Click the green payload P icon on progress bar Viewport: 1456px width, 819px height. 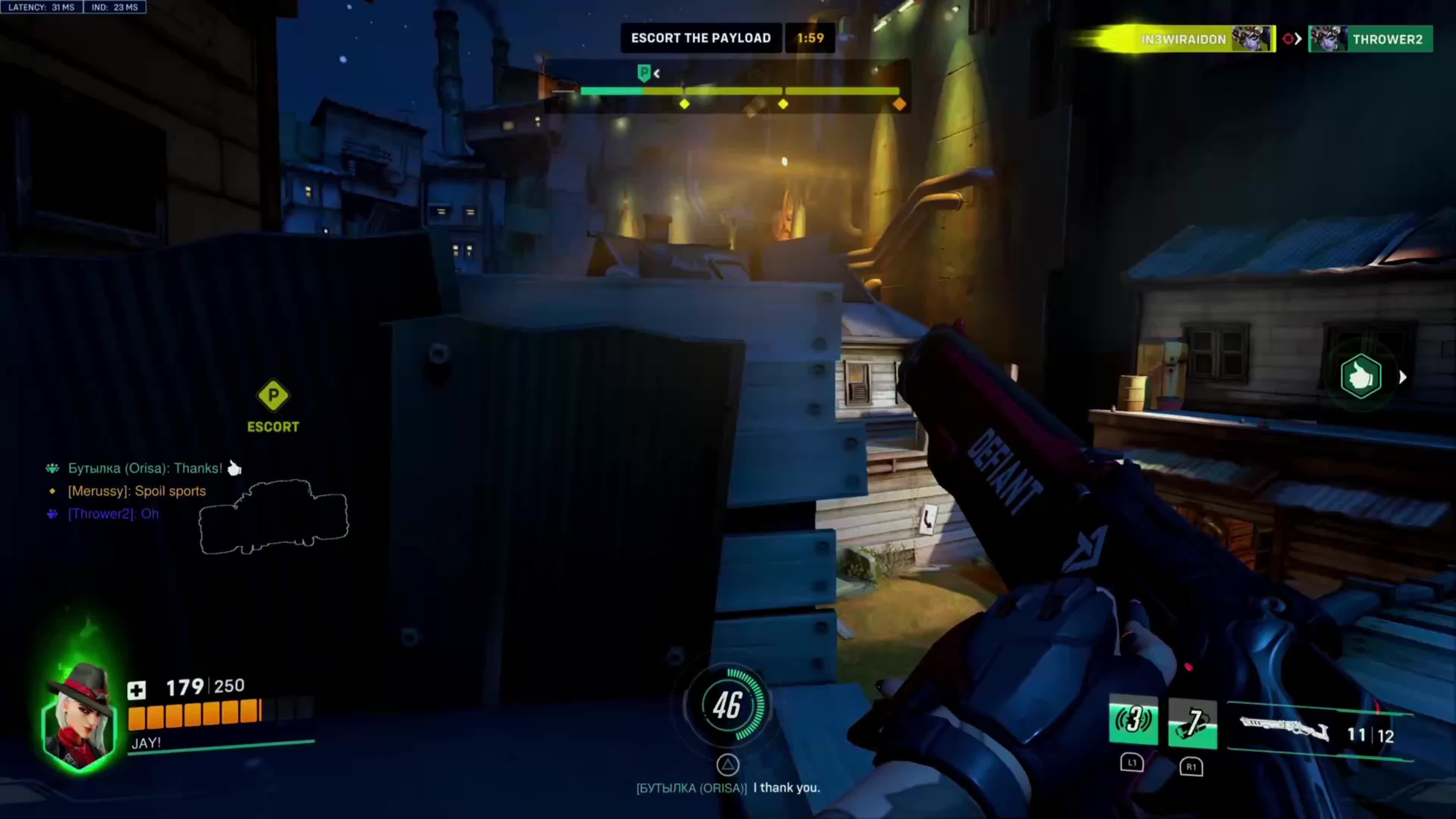click(x=643, y=73)
